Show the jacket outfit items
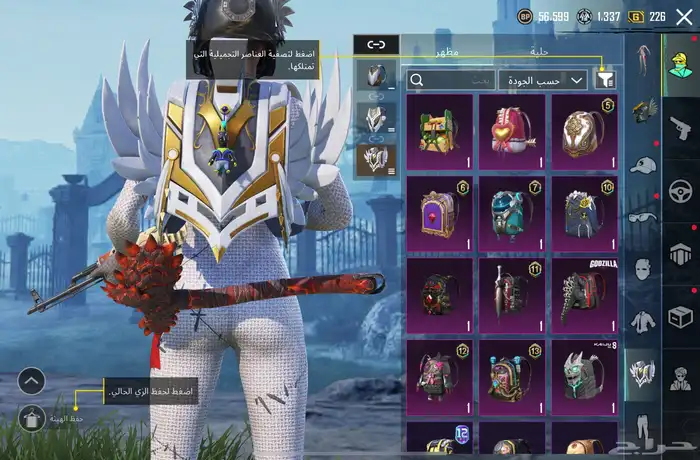700x460 pixels. [642, 320]
